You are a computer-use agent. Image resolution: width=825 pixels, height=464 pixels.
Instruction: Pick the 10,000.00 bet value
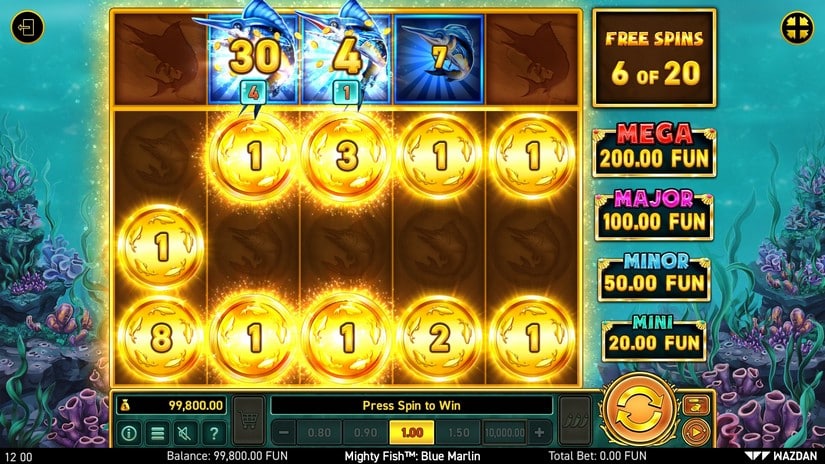503,433
